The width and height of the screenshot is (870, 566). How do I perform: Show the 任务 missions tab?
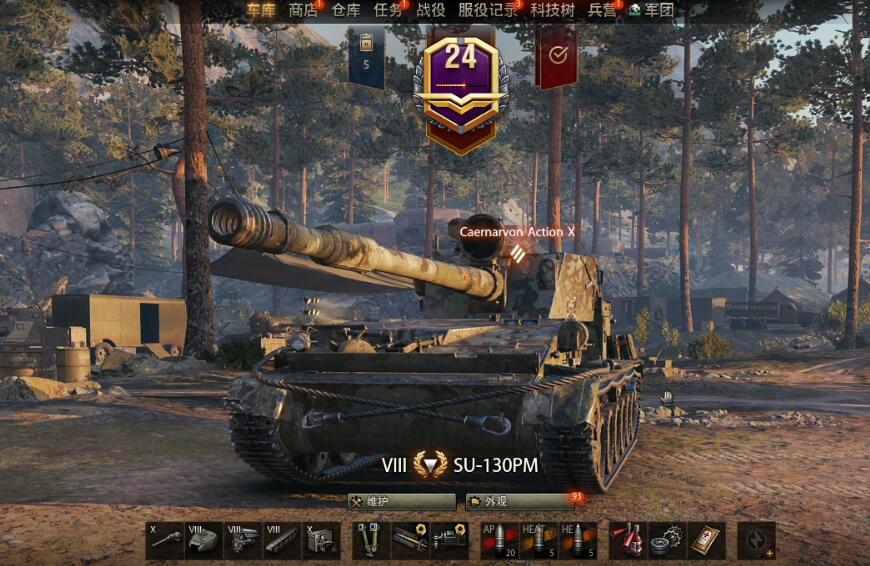[x=388, y=10]
